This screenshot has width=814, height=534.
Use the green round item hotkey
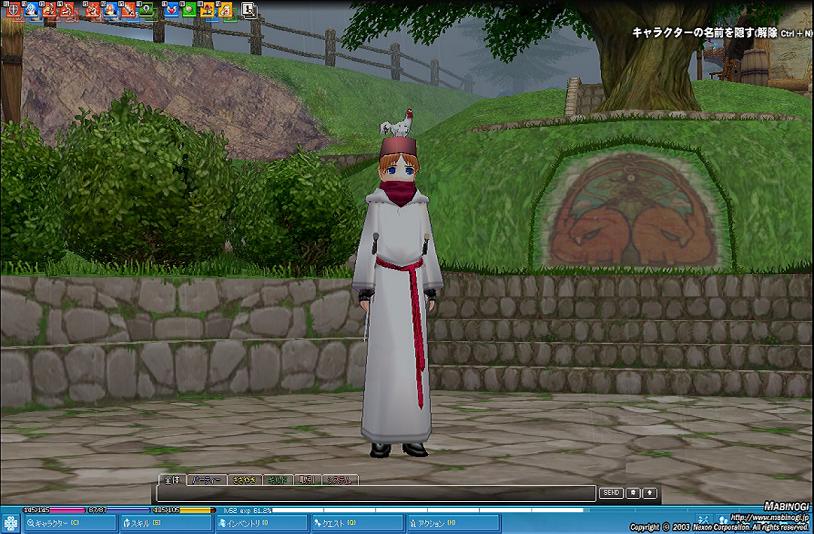pos(189,11)
